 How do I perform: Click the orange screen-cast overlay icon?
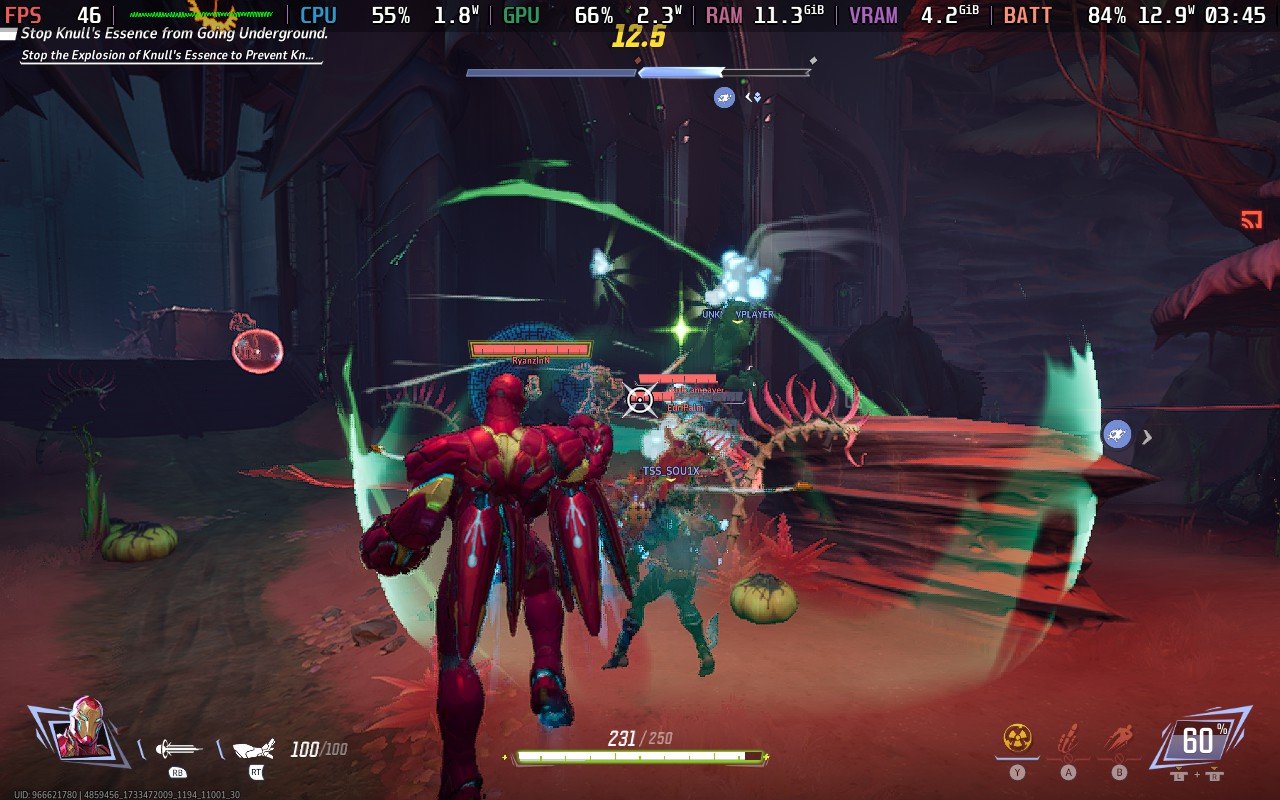click(x=1251, y=220)
